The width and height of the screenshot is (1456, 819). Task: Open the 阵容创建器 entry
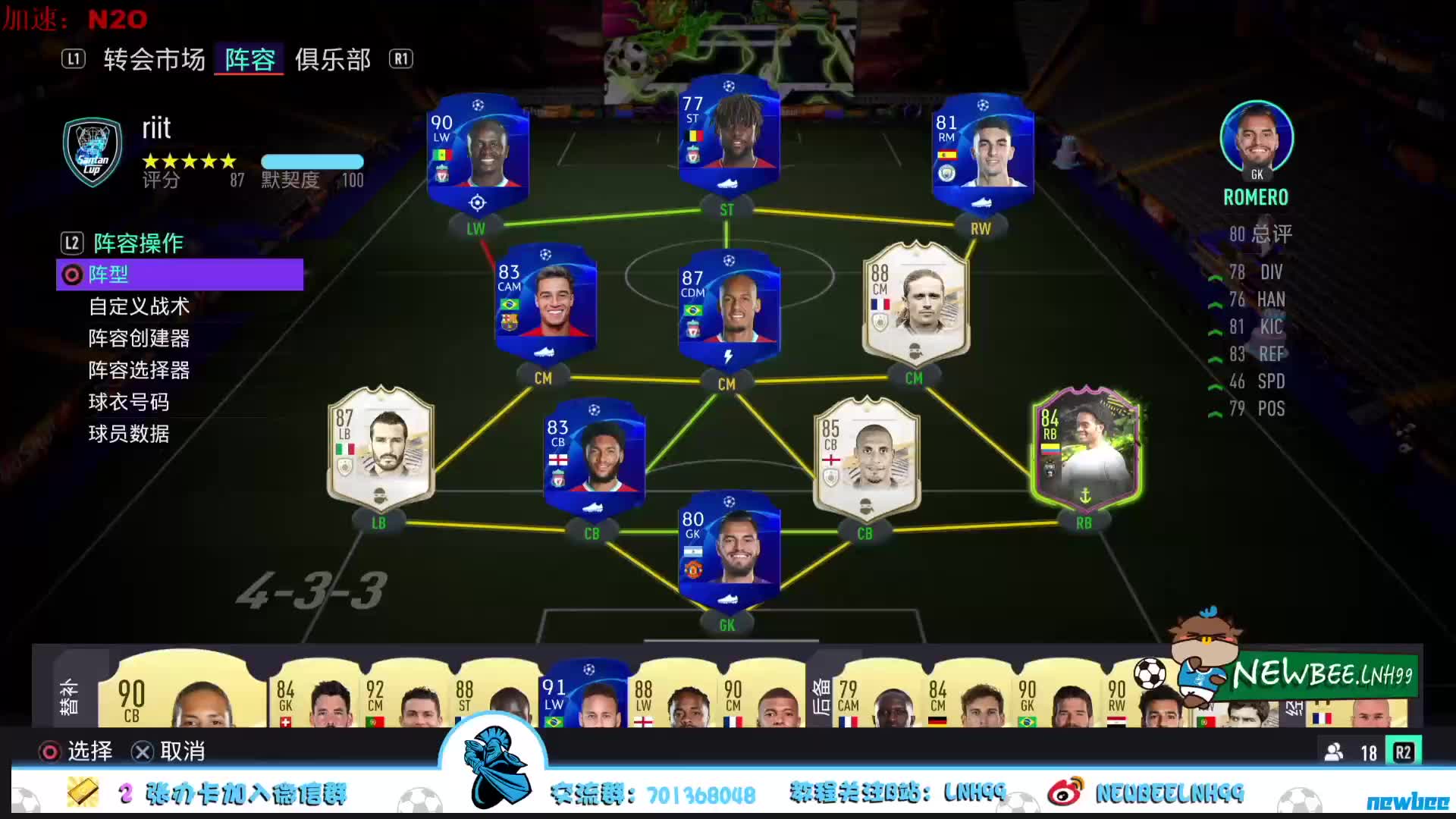tap(138, 338)
